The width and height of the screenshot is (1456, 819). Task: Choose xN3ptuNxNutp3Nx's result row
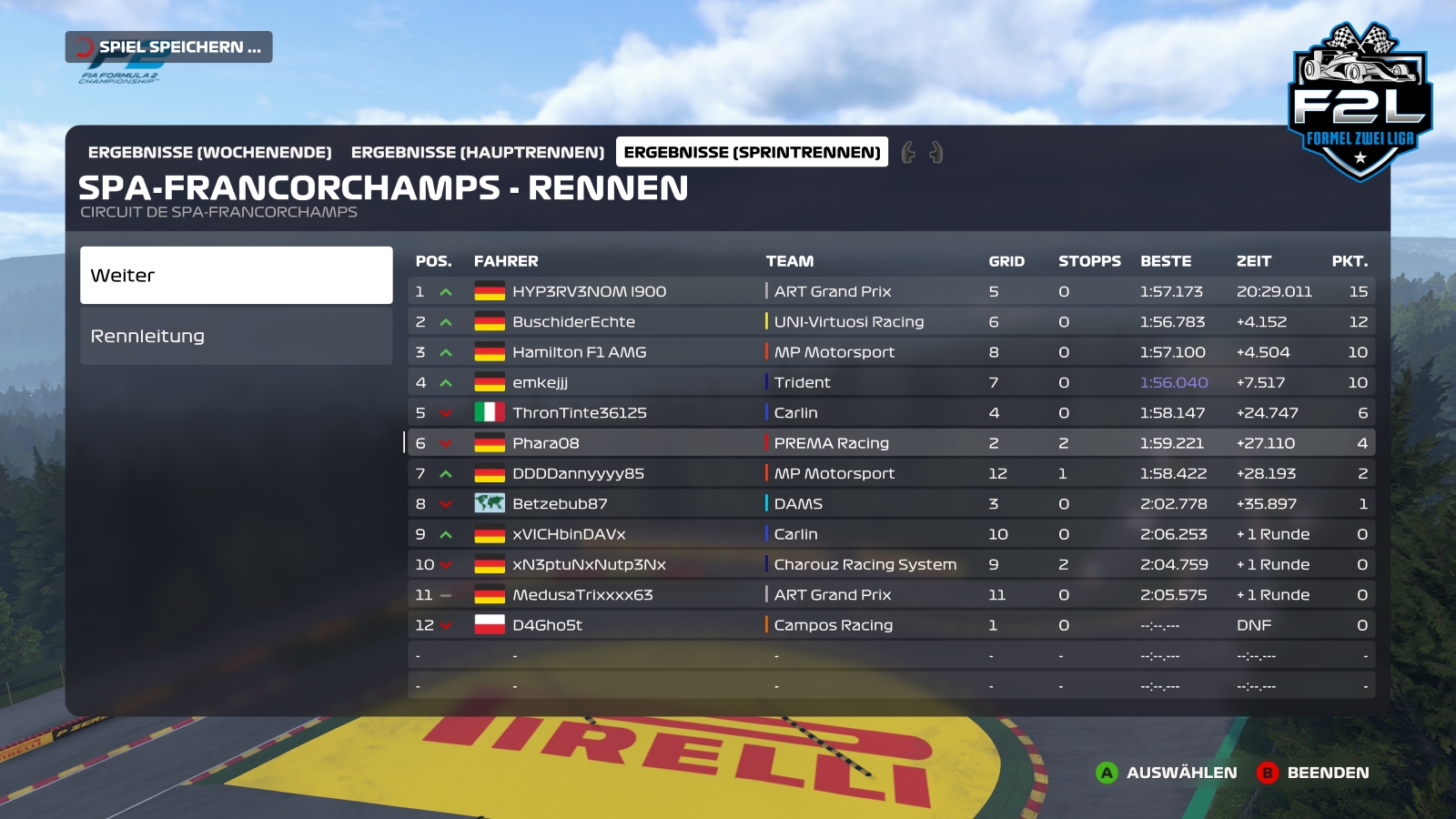tap(589, 564)
